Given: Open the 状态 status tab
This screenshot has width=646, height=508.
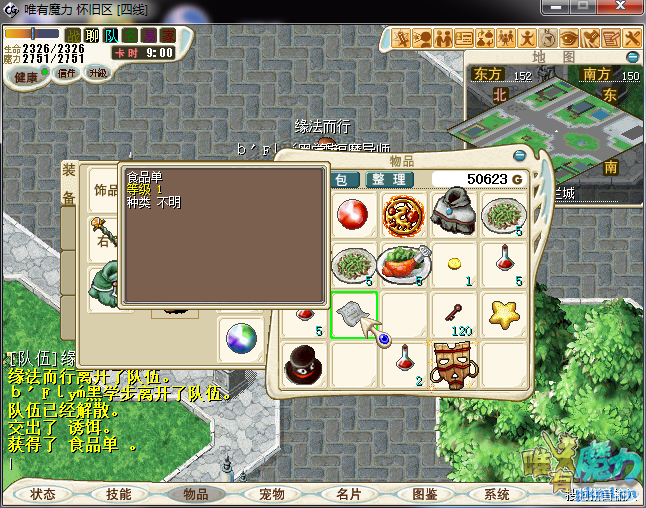Looking at the screenshot, I should click(x=43, y=494).
